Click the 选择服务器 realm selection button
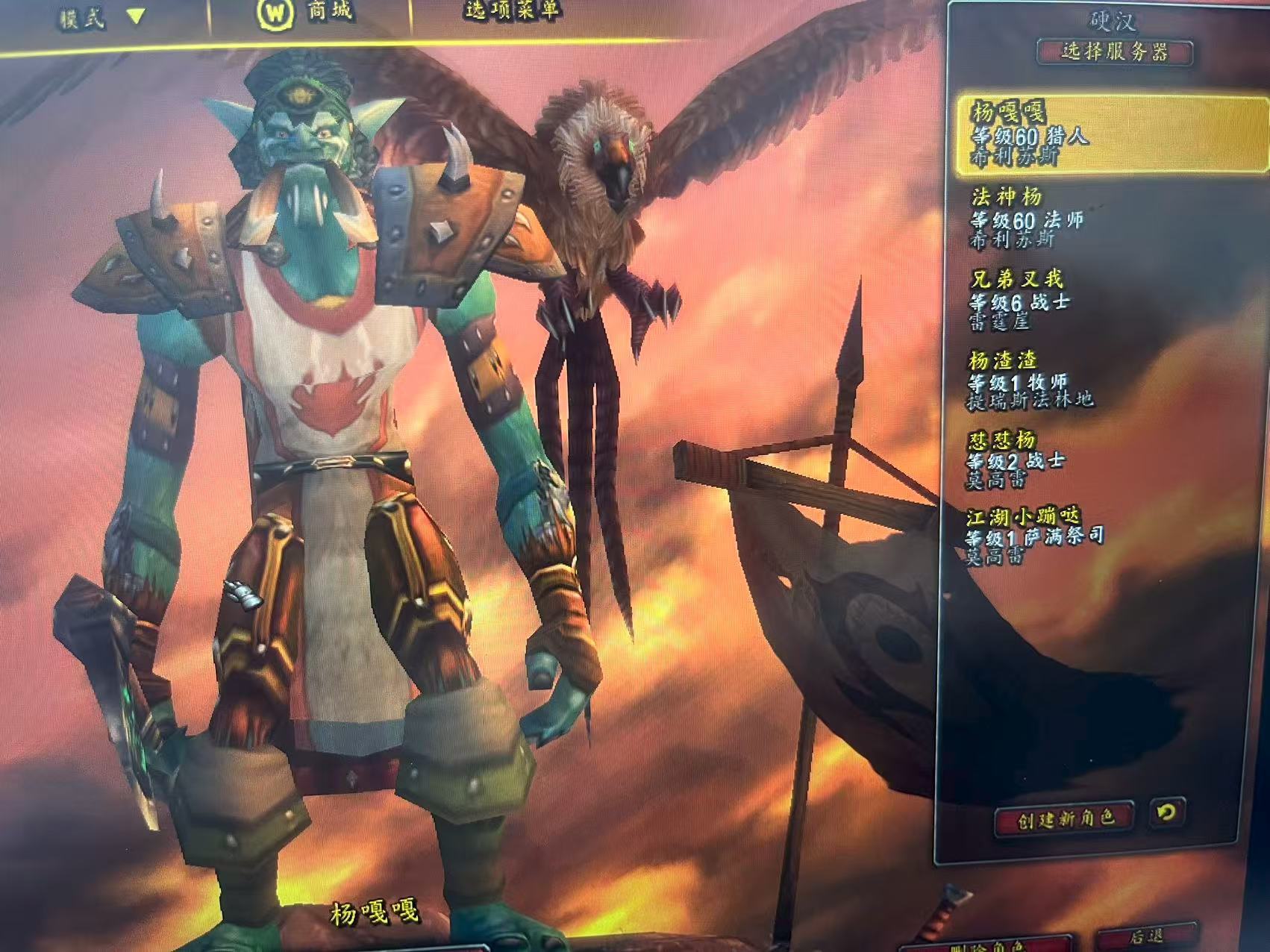Image resolution: width=1270 pixels, height=952 pixels. click(1115, 52)
